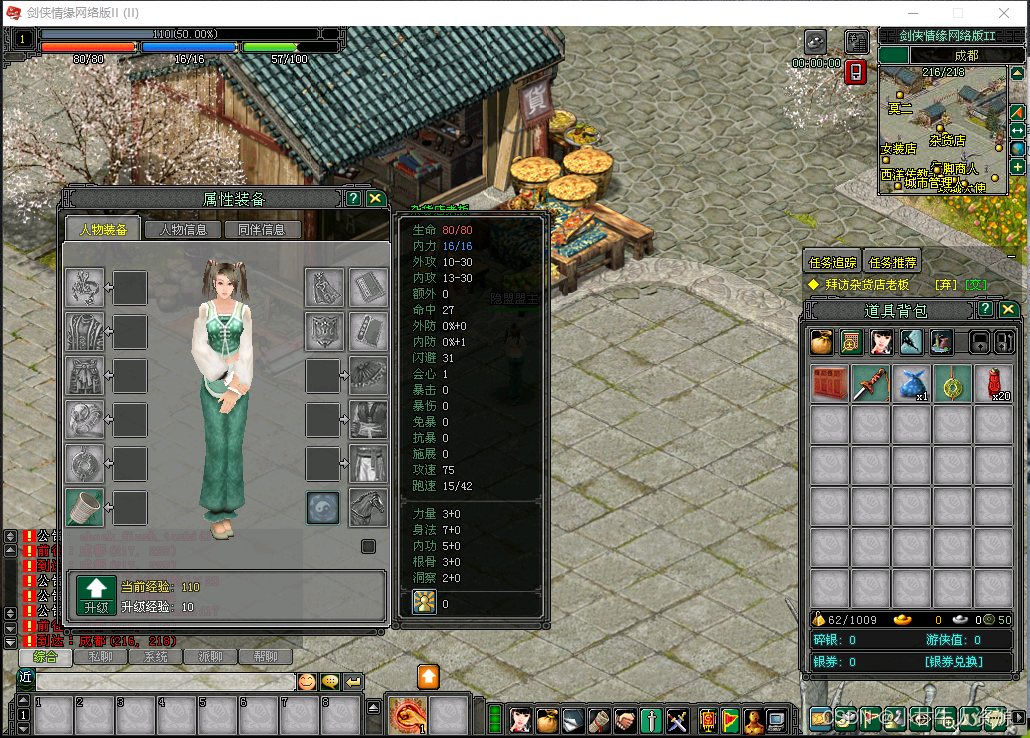Close the game window from the title bar
This screenshot has width=1030, height=738.
pyautogui.click(x=1004, y=13)
